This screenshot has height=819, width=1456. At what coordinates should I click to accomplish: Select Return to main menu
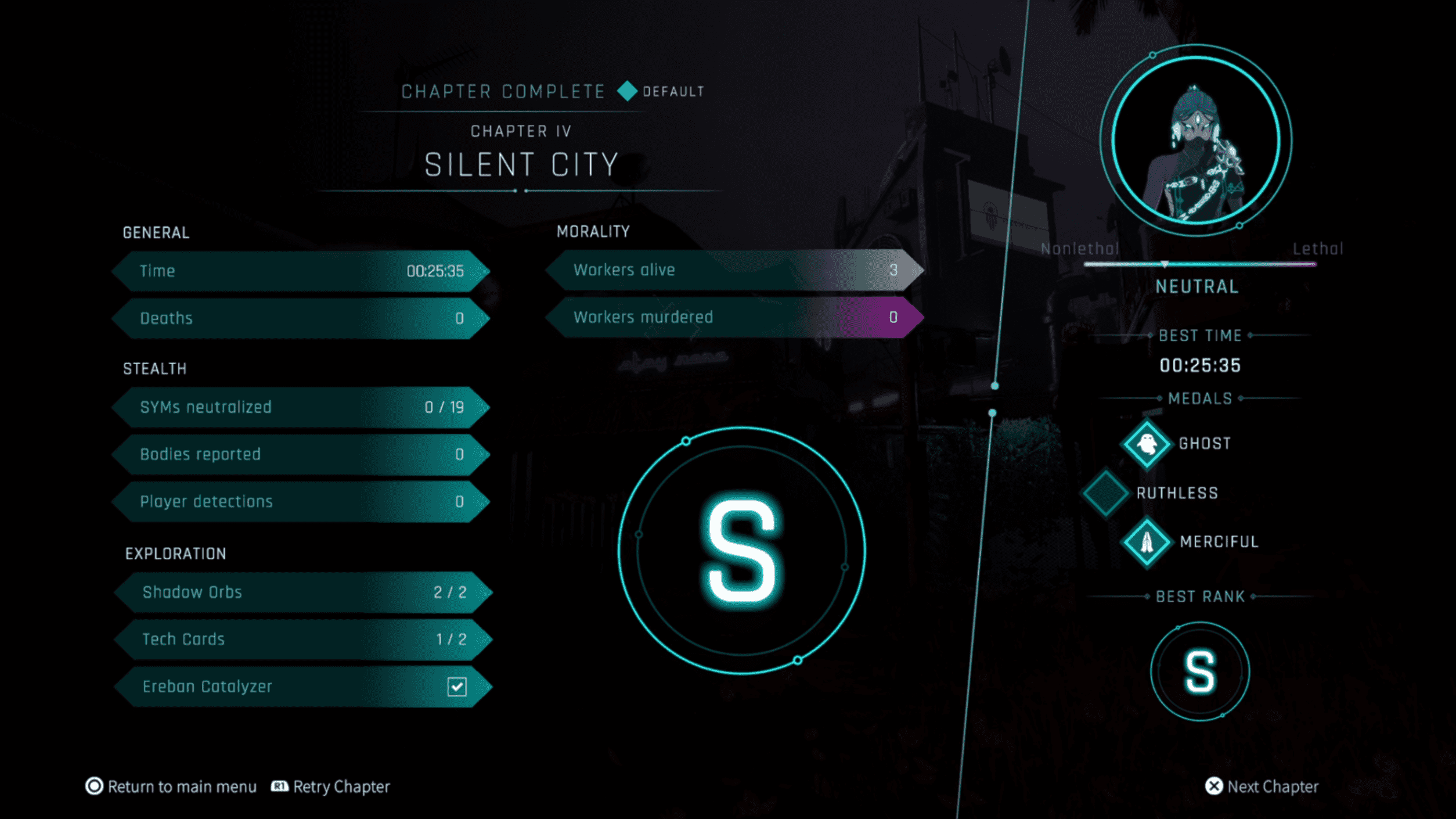pos(172,786)
